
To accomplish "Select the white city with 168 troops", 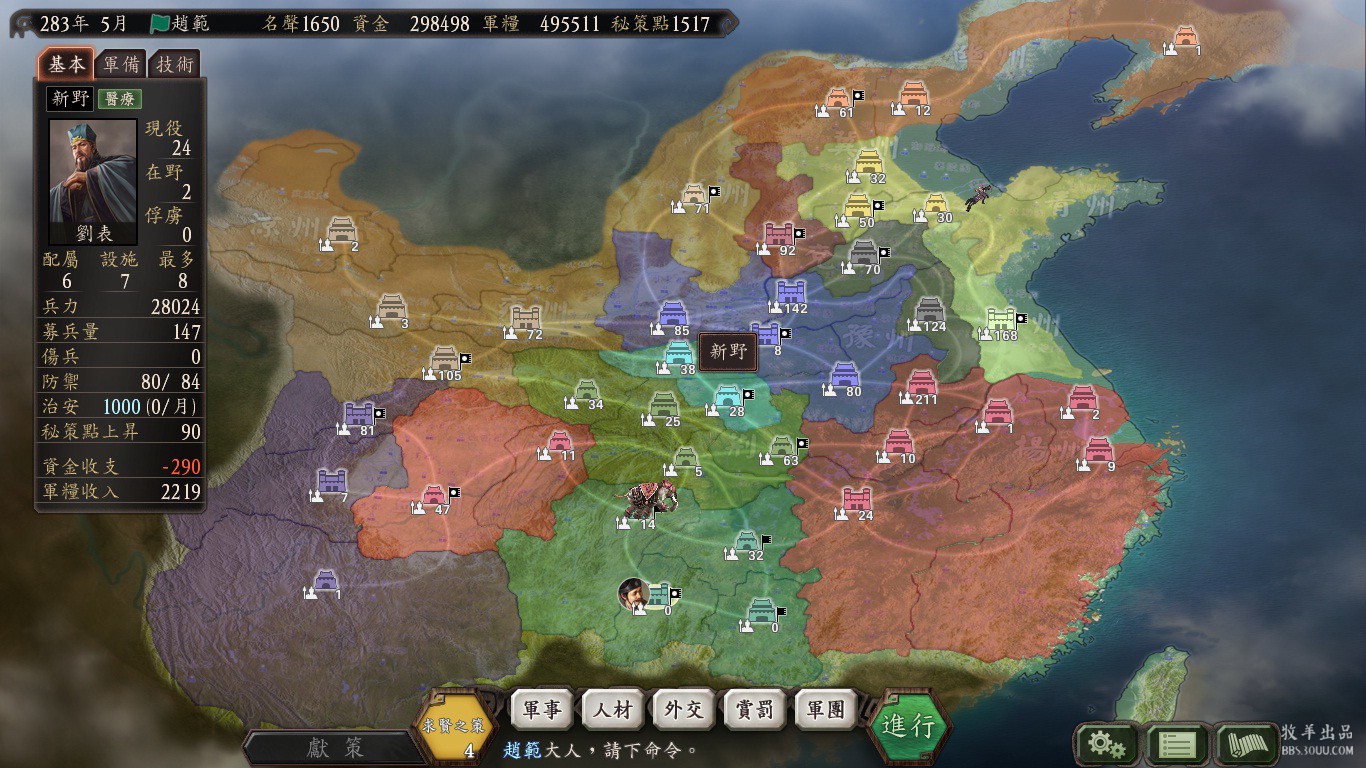I will (1001, 320).
